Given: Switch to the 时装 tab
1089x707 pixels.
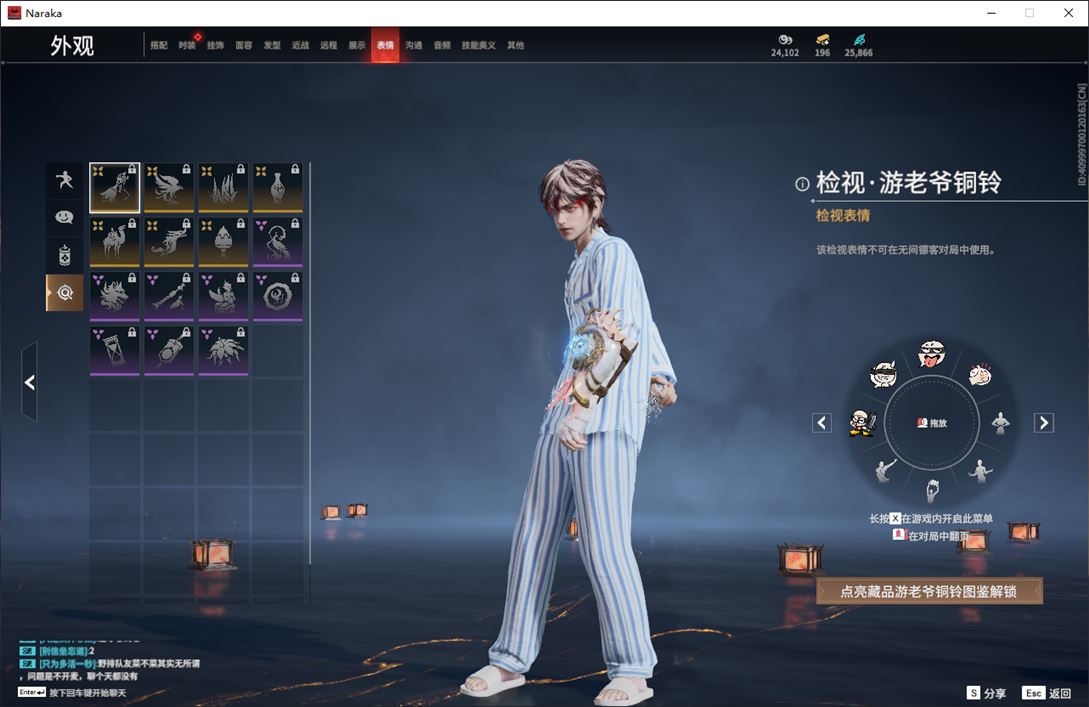Looking at the screenshot, I should tap(187, 45).
